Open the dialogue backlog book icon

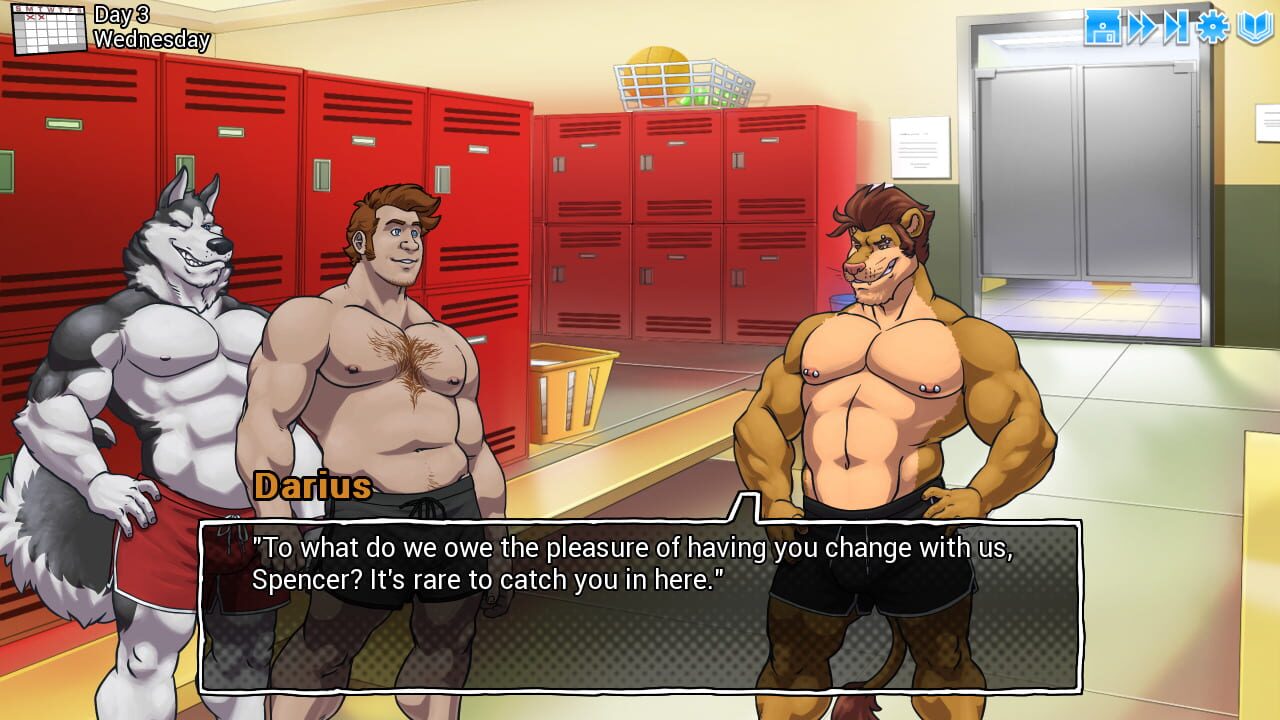click(x=1252, y=28)
